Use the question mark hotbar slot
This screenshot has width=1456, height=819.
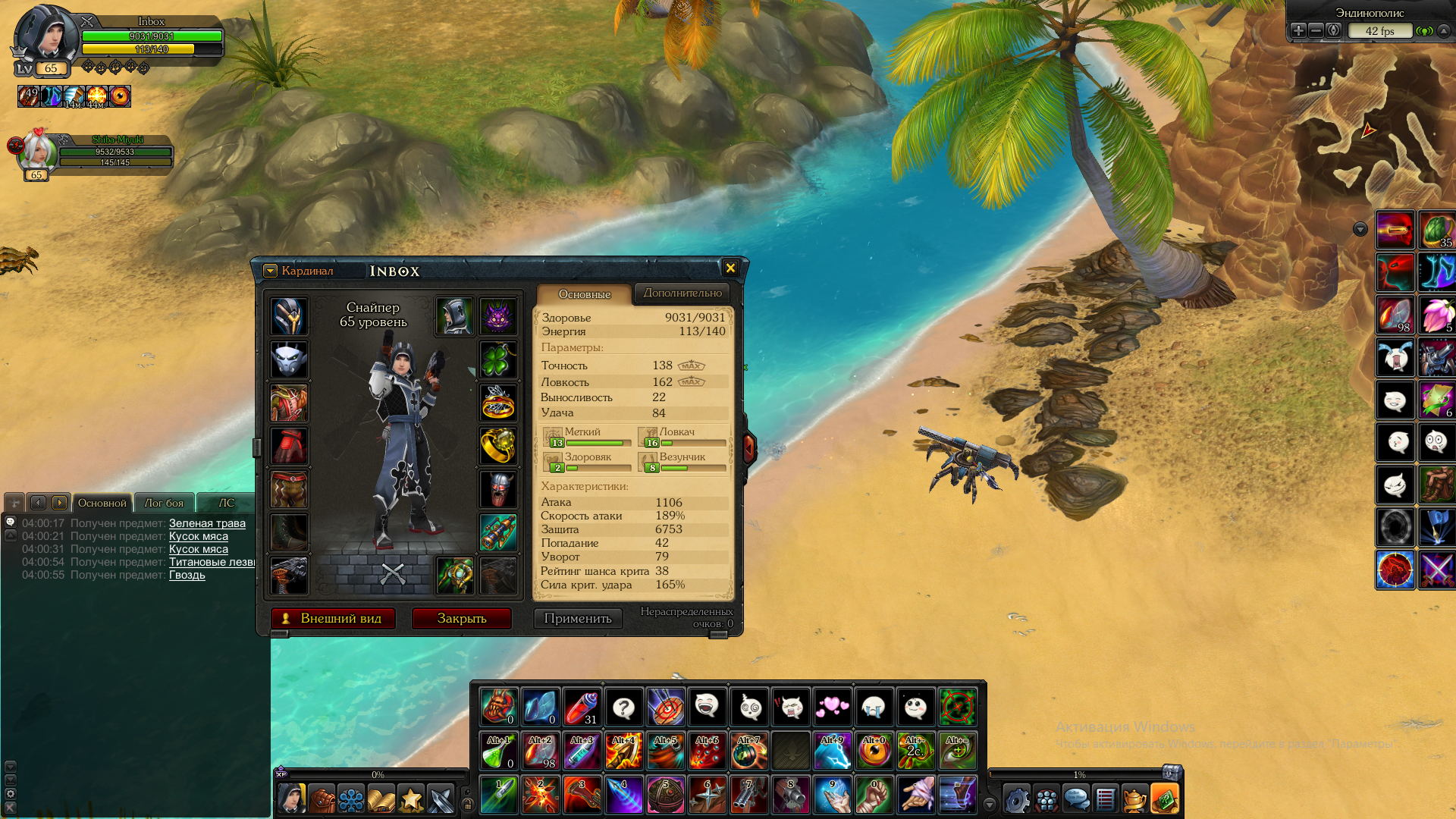coord(623,708)
